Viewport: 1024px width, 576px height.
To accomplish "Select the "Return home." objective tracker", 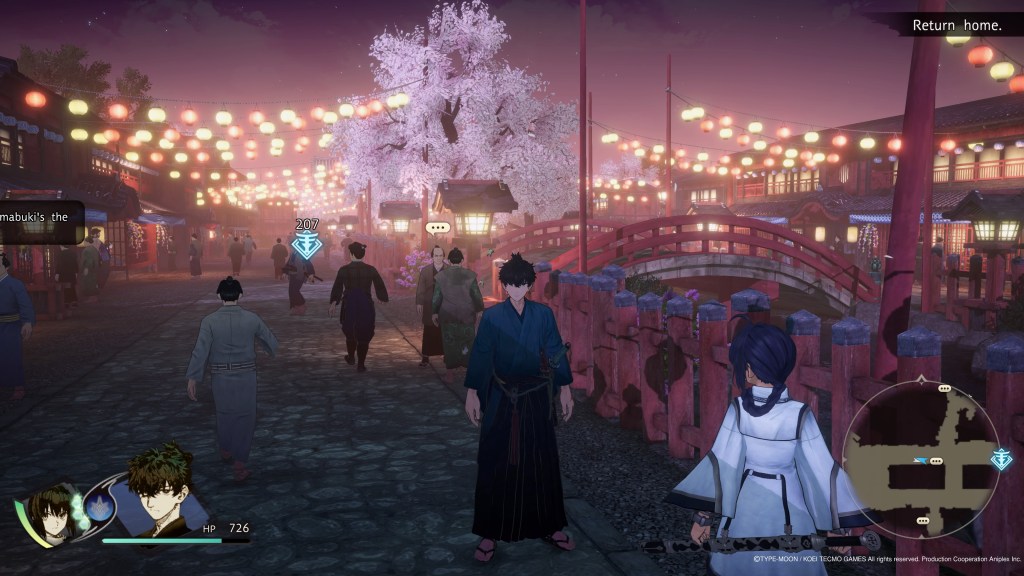I will 957,24.
